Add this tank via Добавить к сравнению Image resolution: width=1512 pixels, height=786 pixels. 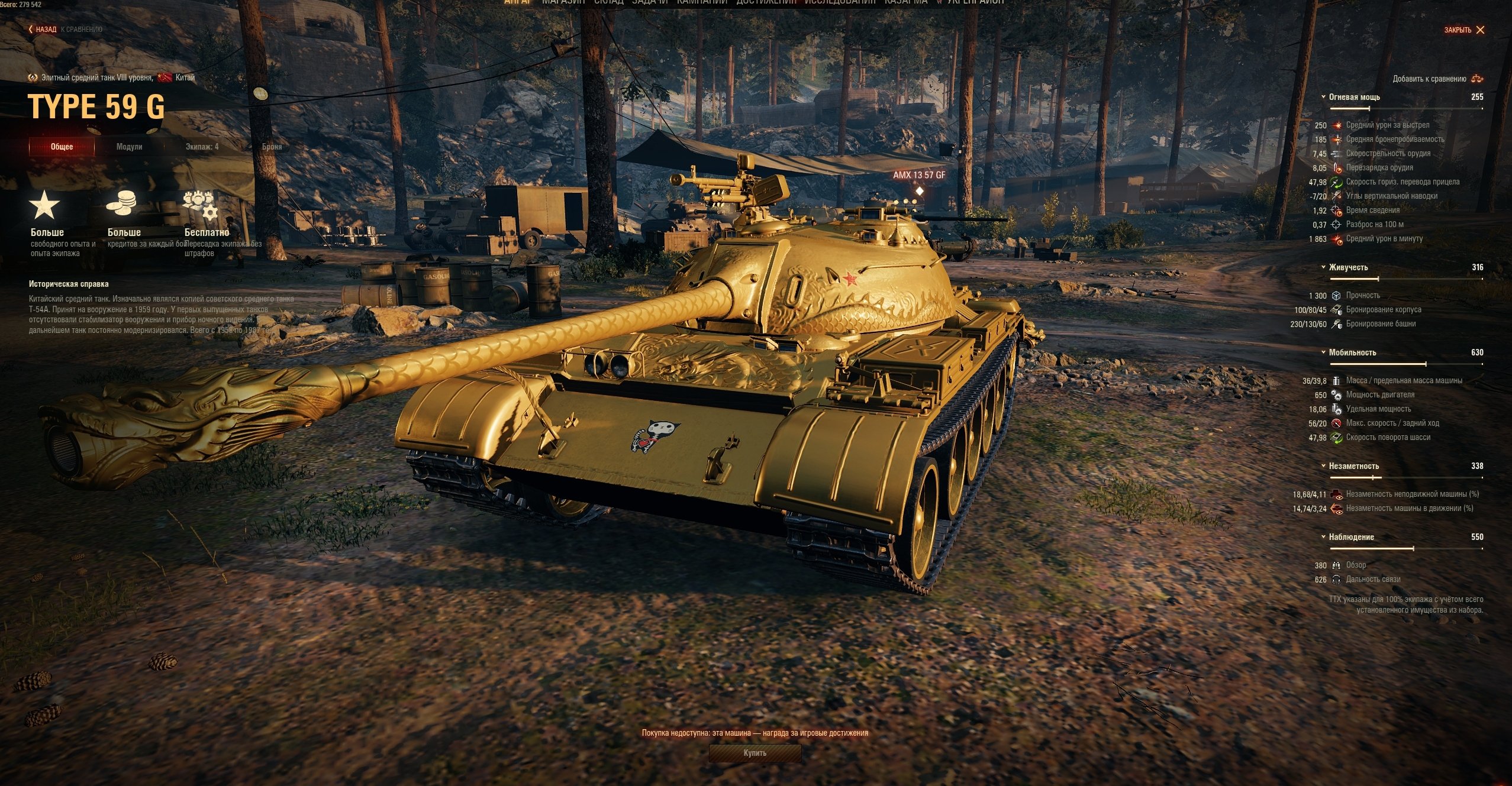1437,79
